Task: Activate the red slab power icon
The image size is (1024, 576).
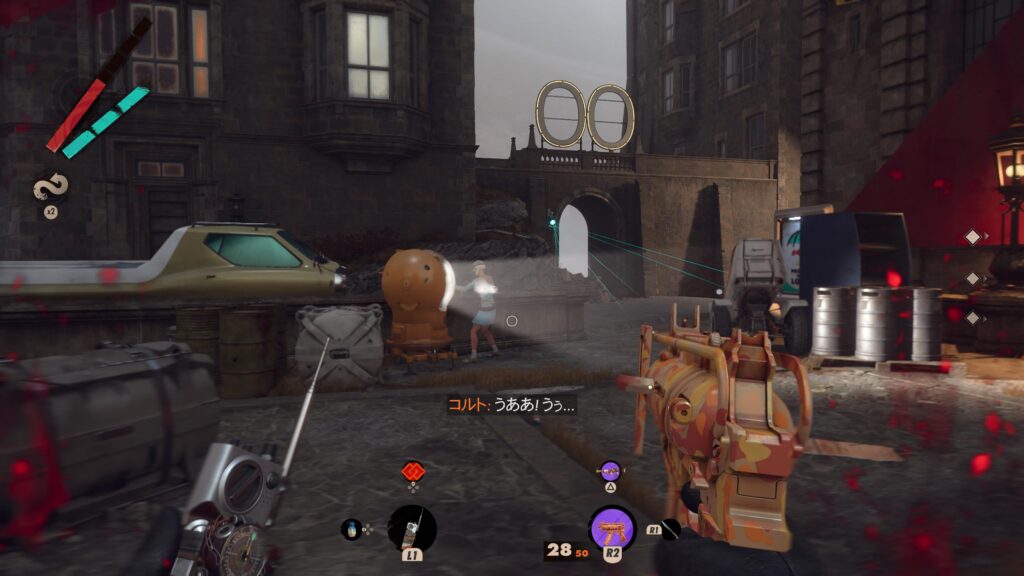Action: (413, 470)
